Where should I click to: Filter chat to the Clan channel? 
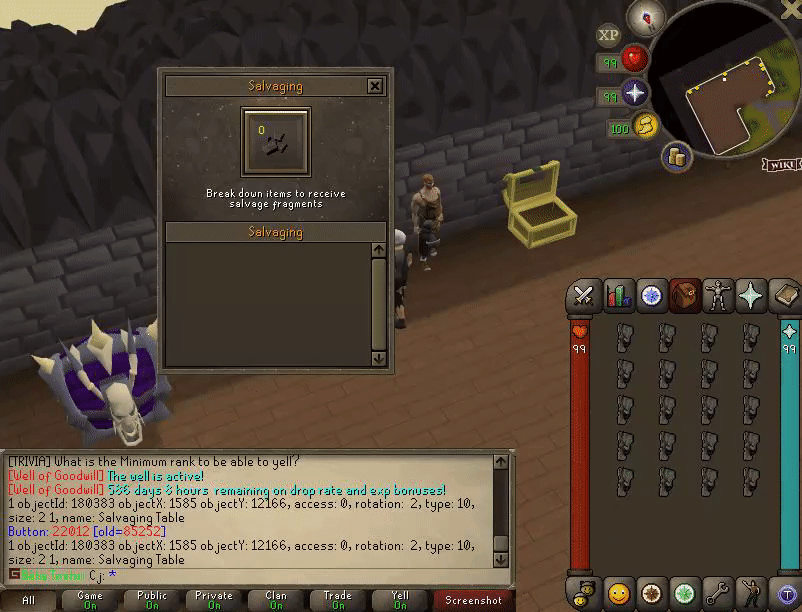coord(276,600)
